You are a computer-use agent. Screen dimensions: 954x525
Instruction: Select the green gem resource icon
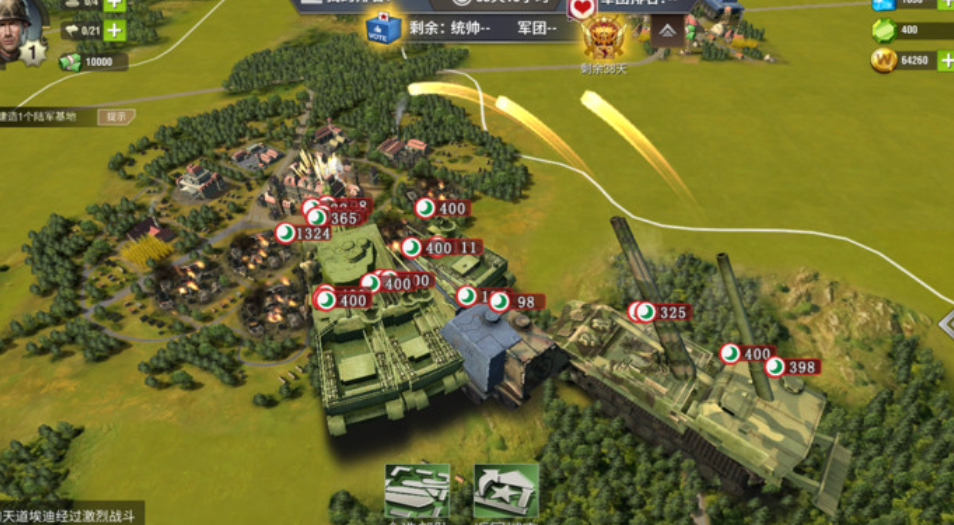coord(884,31)
